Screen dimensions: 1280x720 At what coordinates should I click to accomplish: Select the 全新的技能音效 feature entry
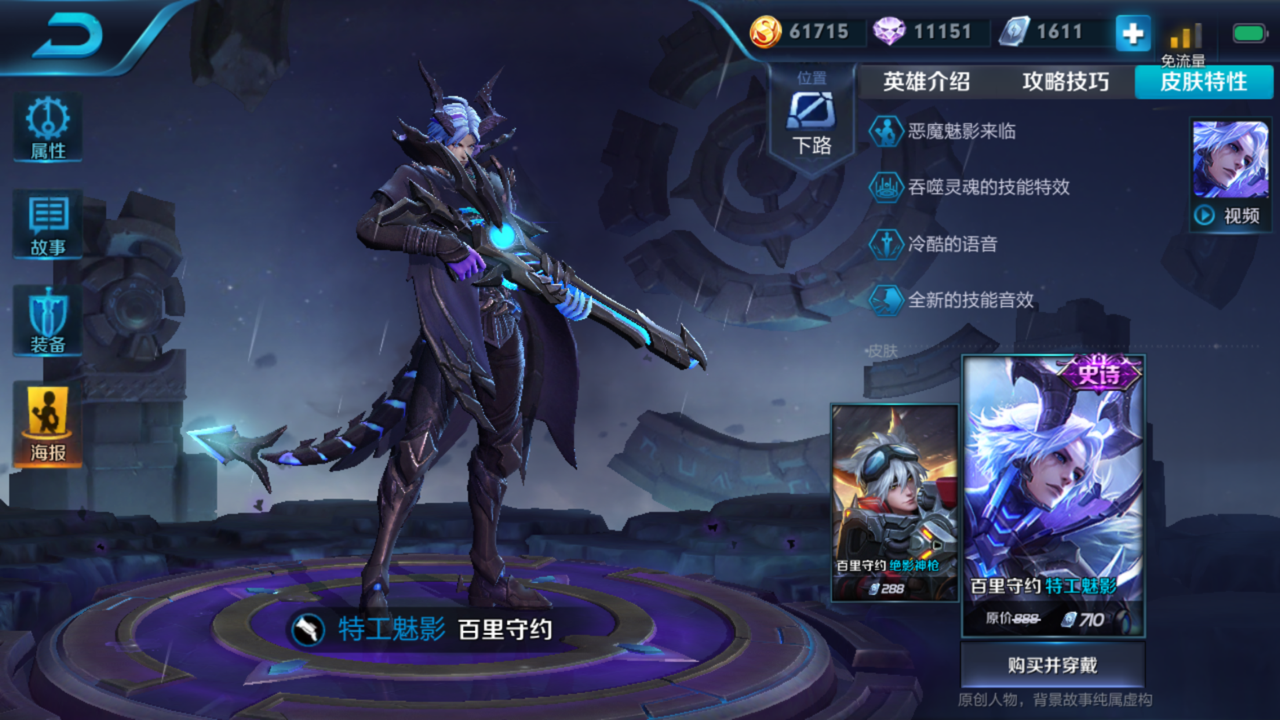(x=970, y=300)
